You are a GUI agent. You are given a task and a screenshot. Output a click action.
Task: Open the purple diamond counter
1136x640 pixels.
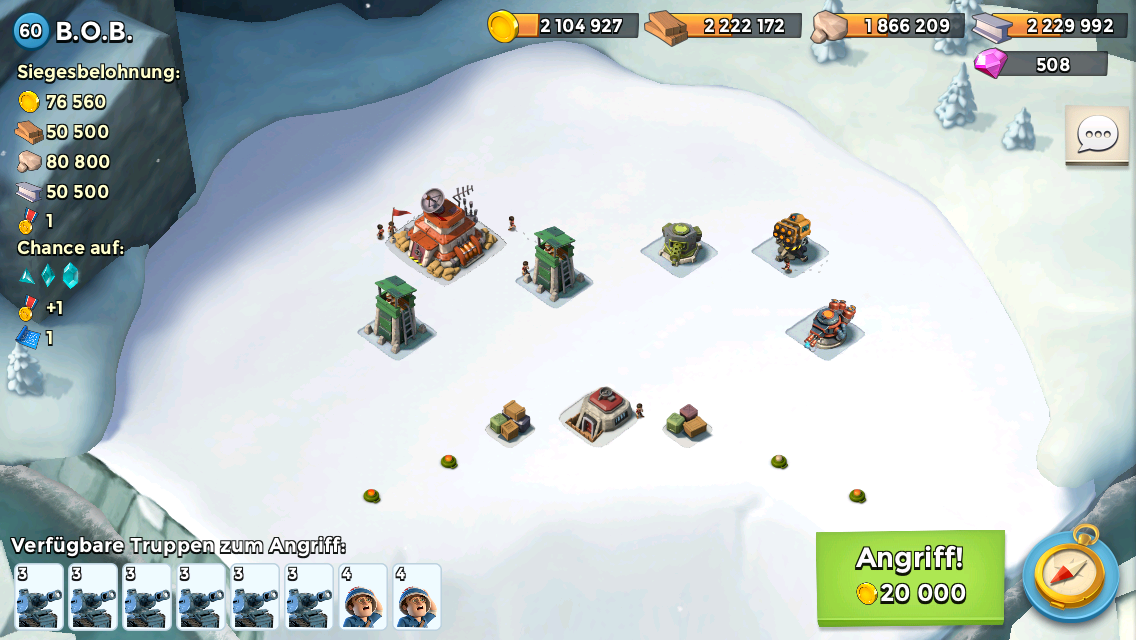click(1041, 64)
